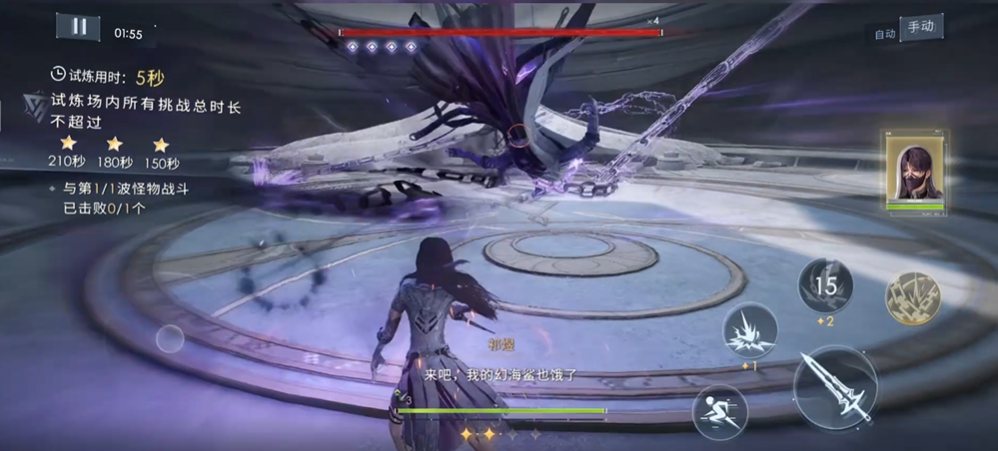
Task: Use the sword basic attack button
Action: click(836, 387)
